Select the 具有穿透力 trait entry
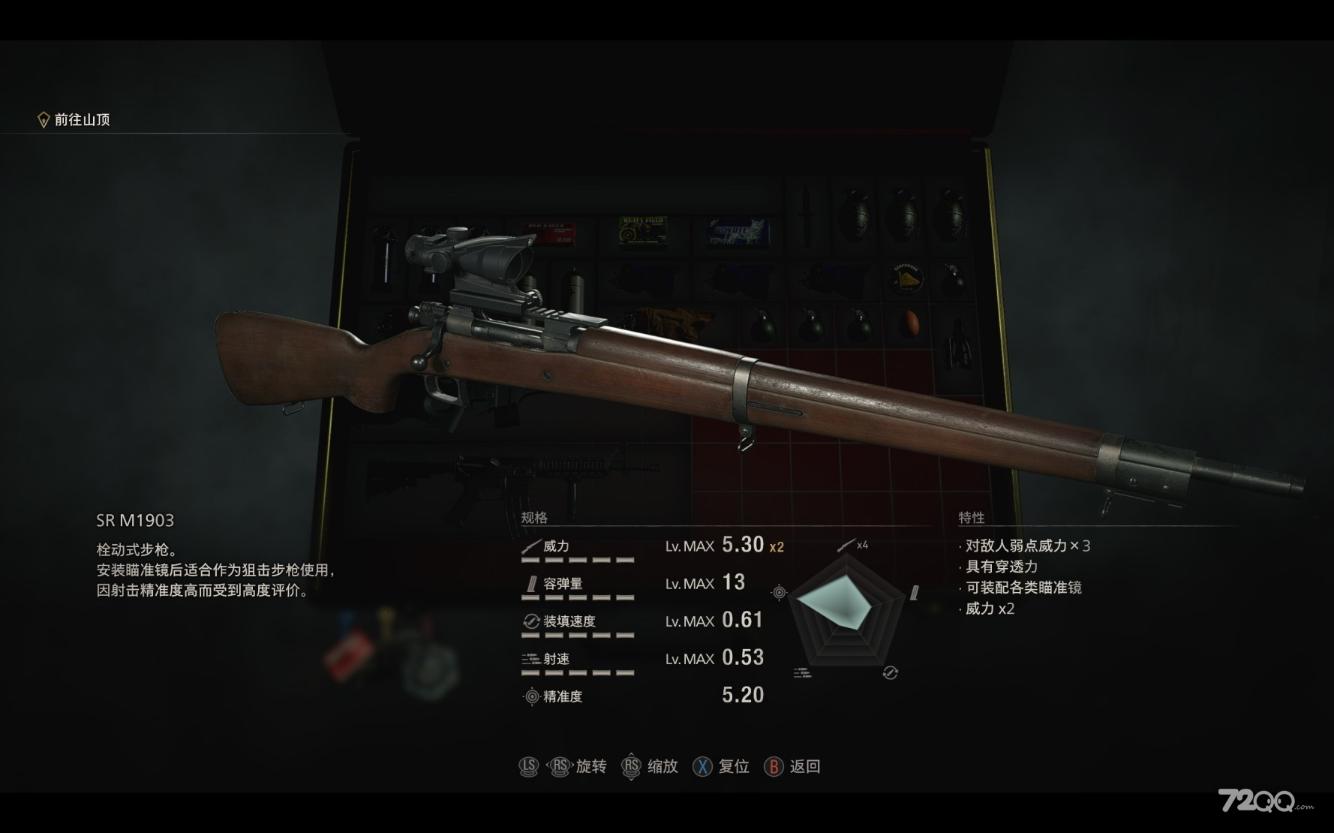 (1000, 567)
